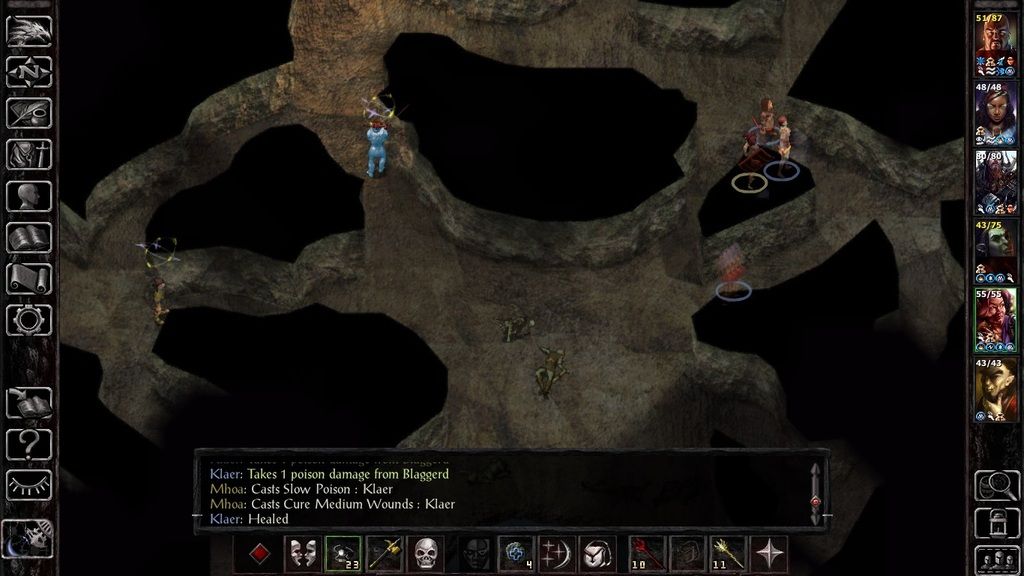Open the mage spellbook
This screenshot has width=1024, height=576.
pyautogui.click(x=29, y=238)
